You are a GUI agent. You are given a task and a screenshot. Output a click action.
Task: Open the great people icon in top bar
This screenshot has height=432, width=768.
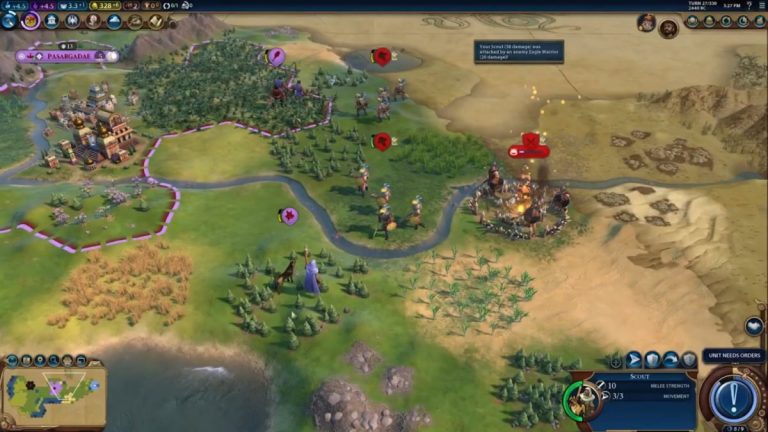tap(93, 21)
